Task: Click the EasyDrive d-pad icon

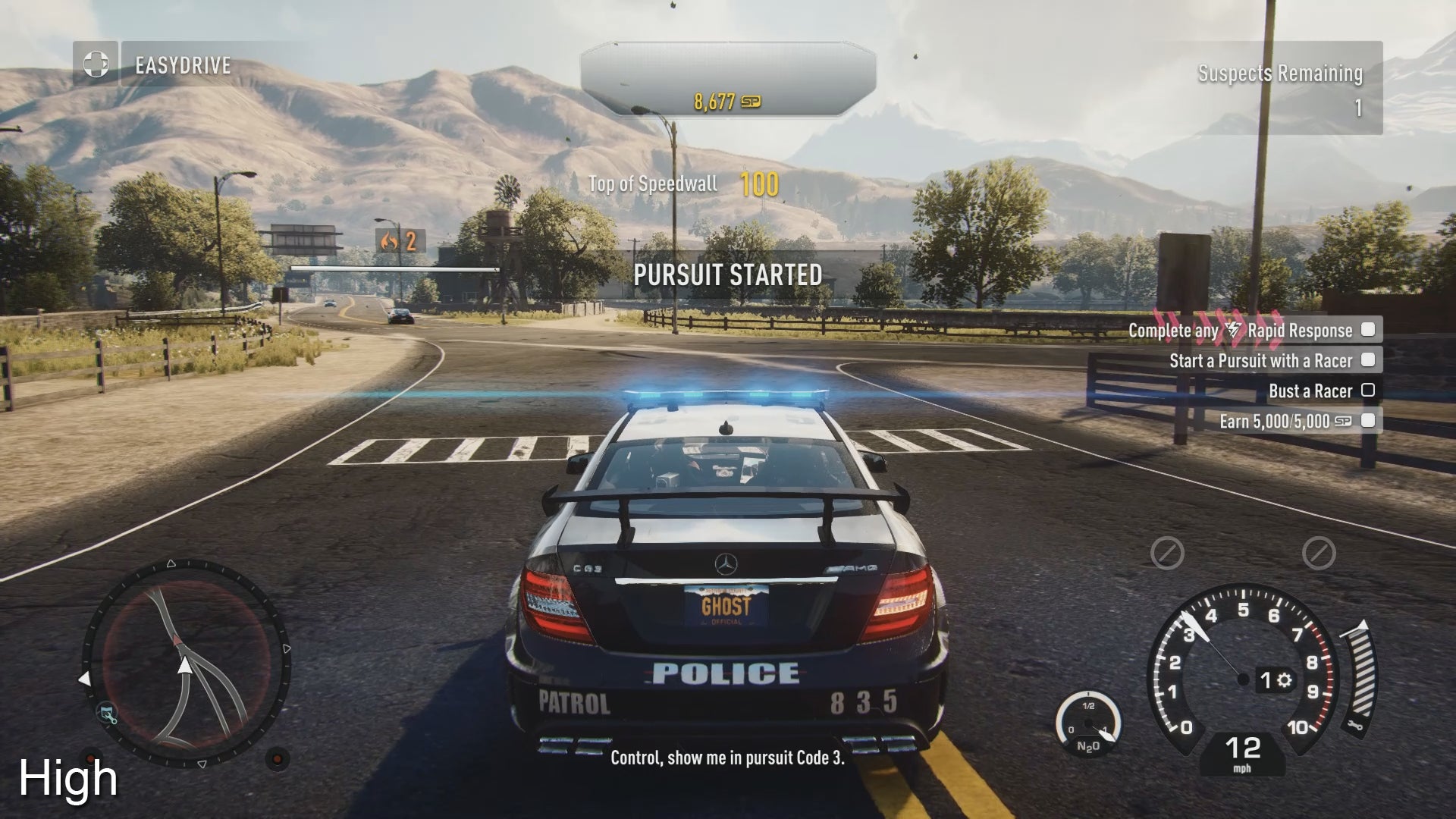Action: [96, 64]
